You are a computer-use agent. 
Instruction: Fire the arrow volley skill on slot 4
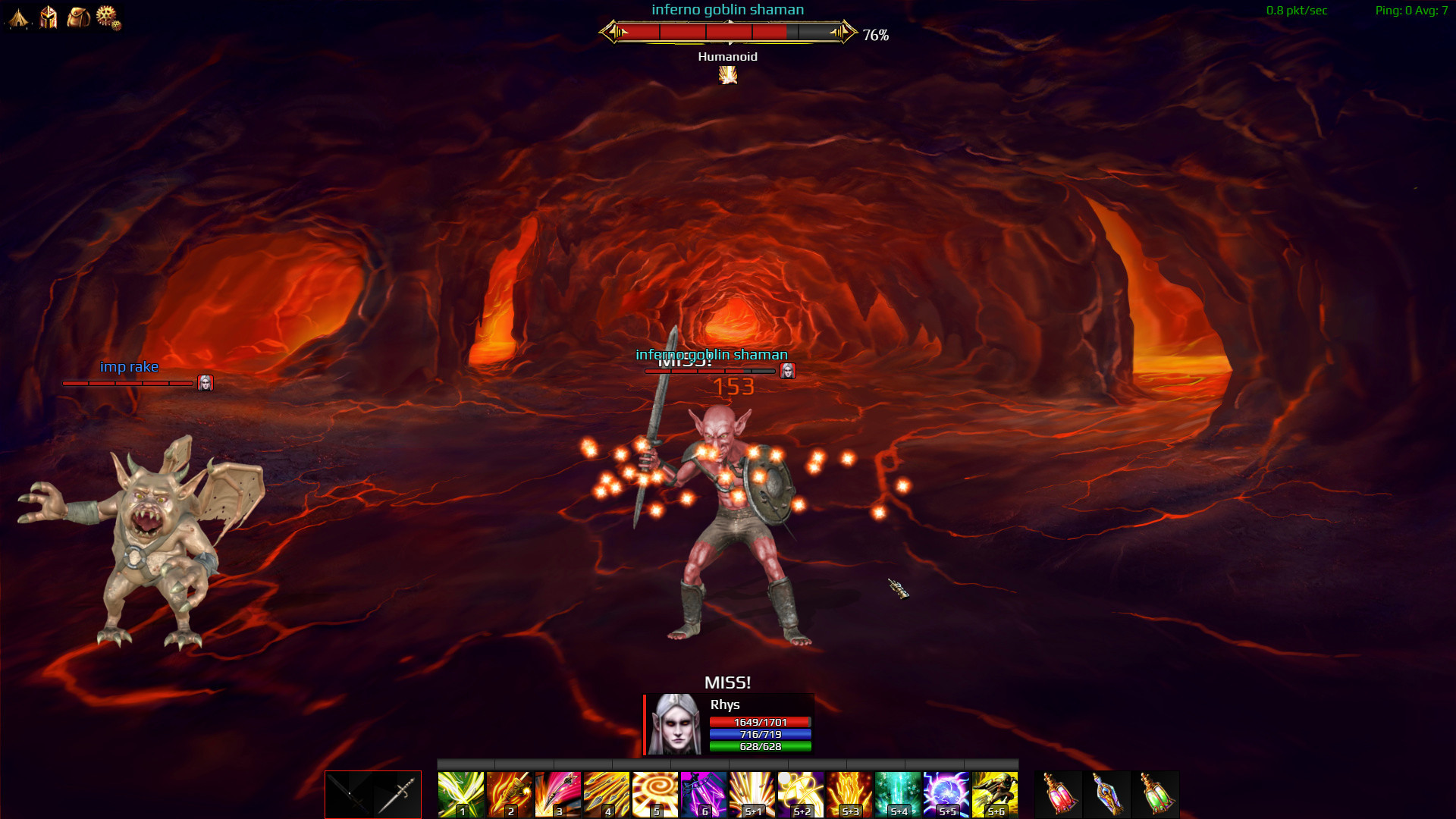(x=607, y=794)
